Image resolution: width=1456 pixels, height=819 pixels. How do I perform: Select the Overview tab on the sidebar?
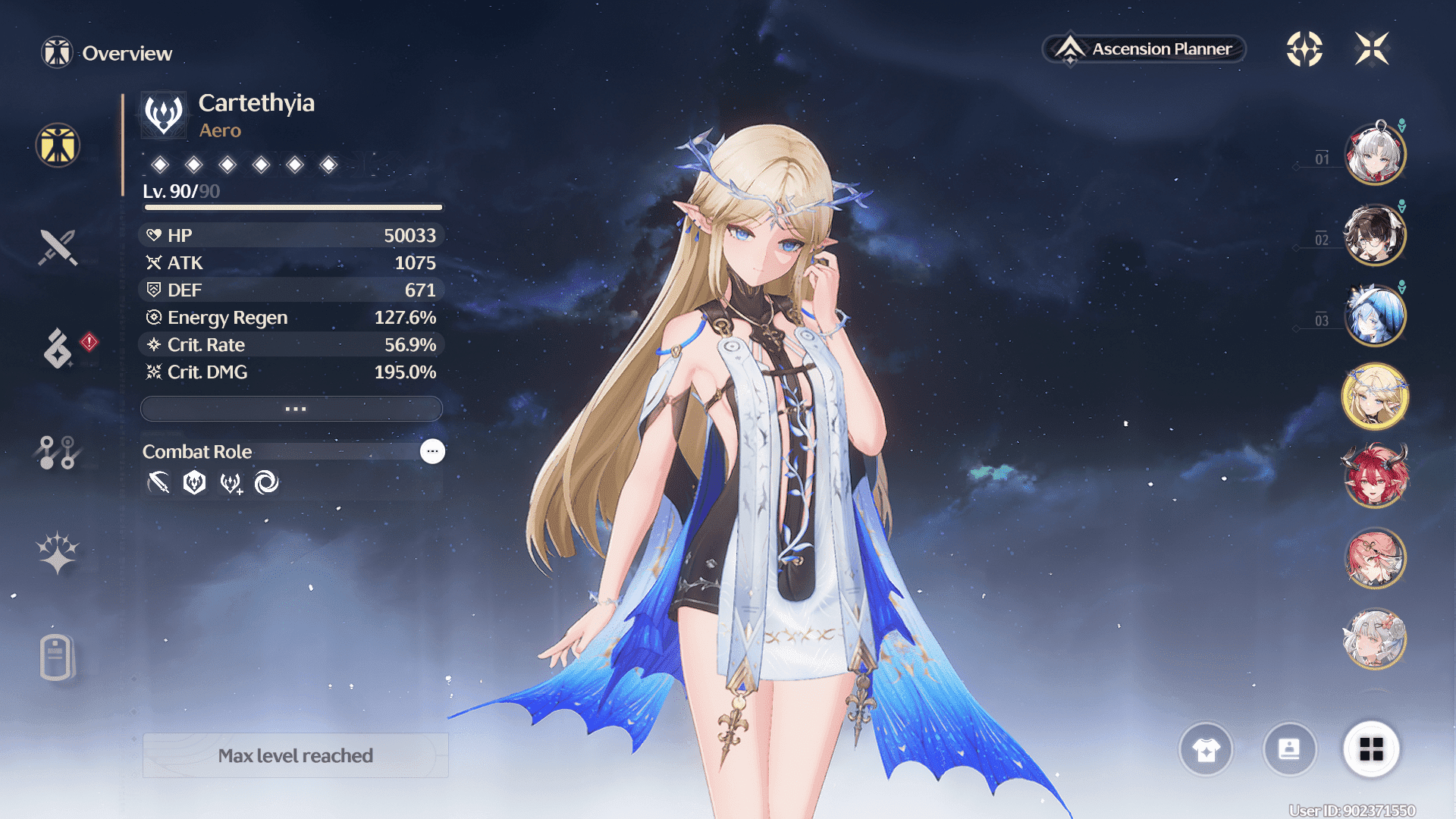58,145
